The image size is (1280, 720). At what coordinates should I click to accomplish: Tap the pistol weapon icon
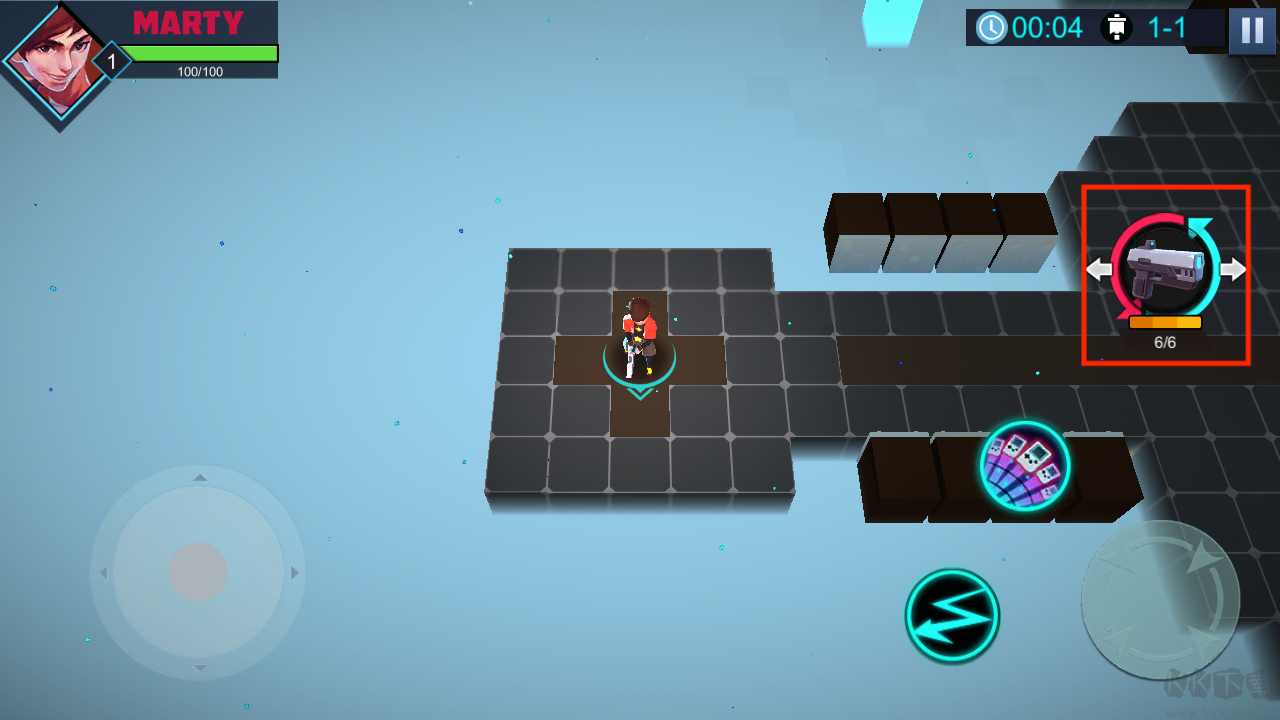(x=1162, y=269)
